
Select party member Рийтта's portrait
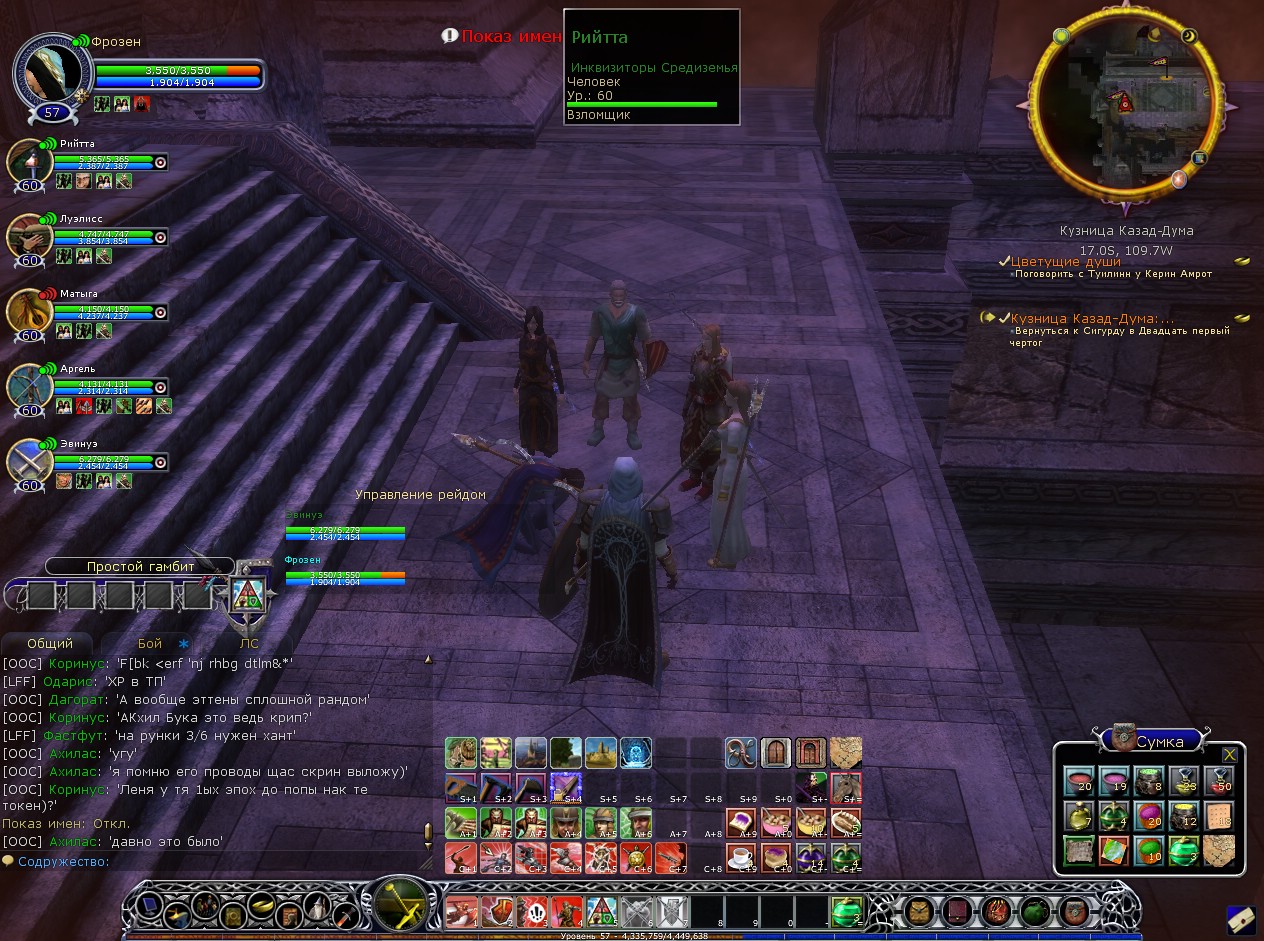click(29, 163)
